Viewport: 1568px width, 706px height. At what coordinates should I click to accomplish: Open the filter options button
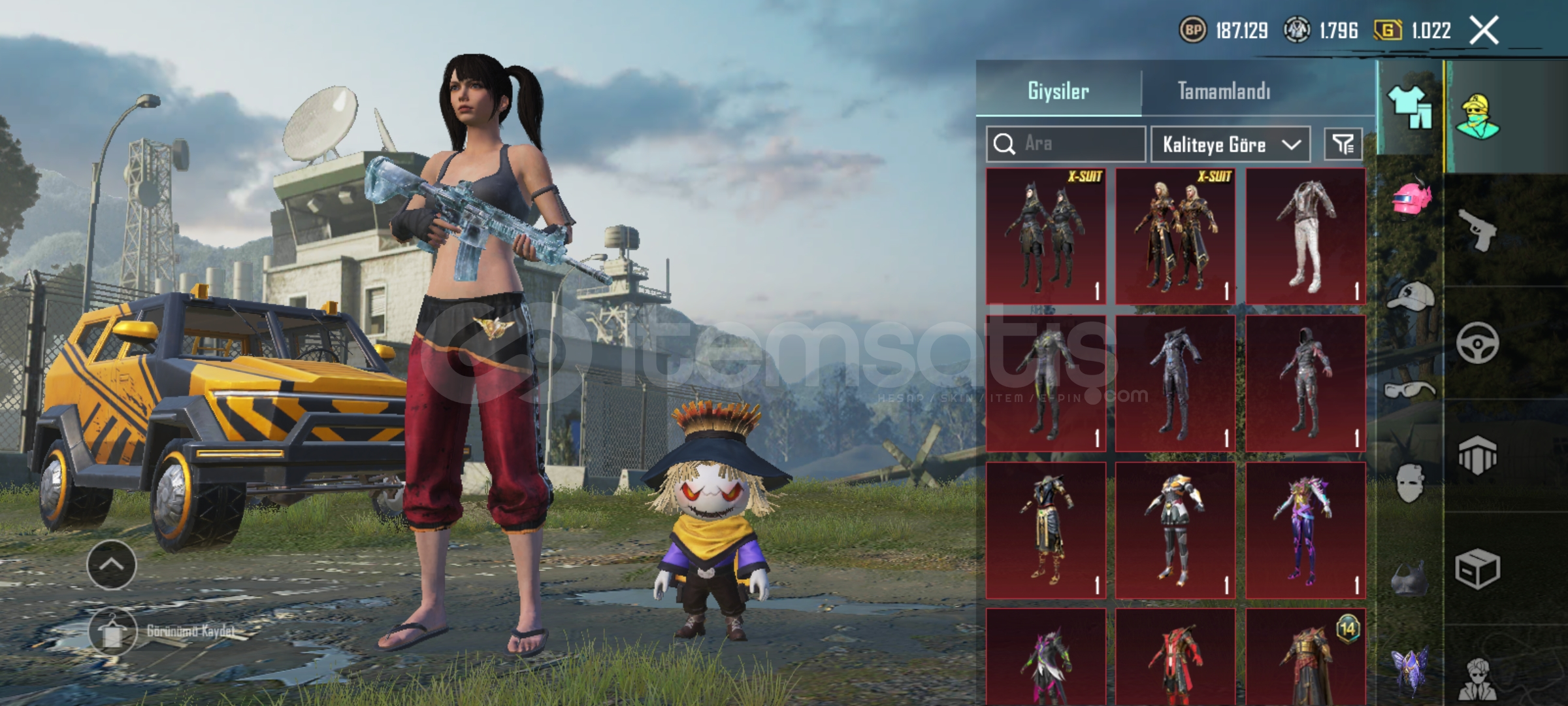pos(1343,144)
